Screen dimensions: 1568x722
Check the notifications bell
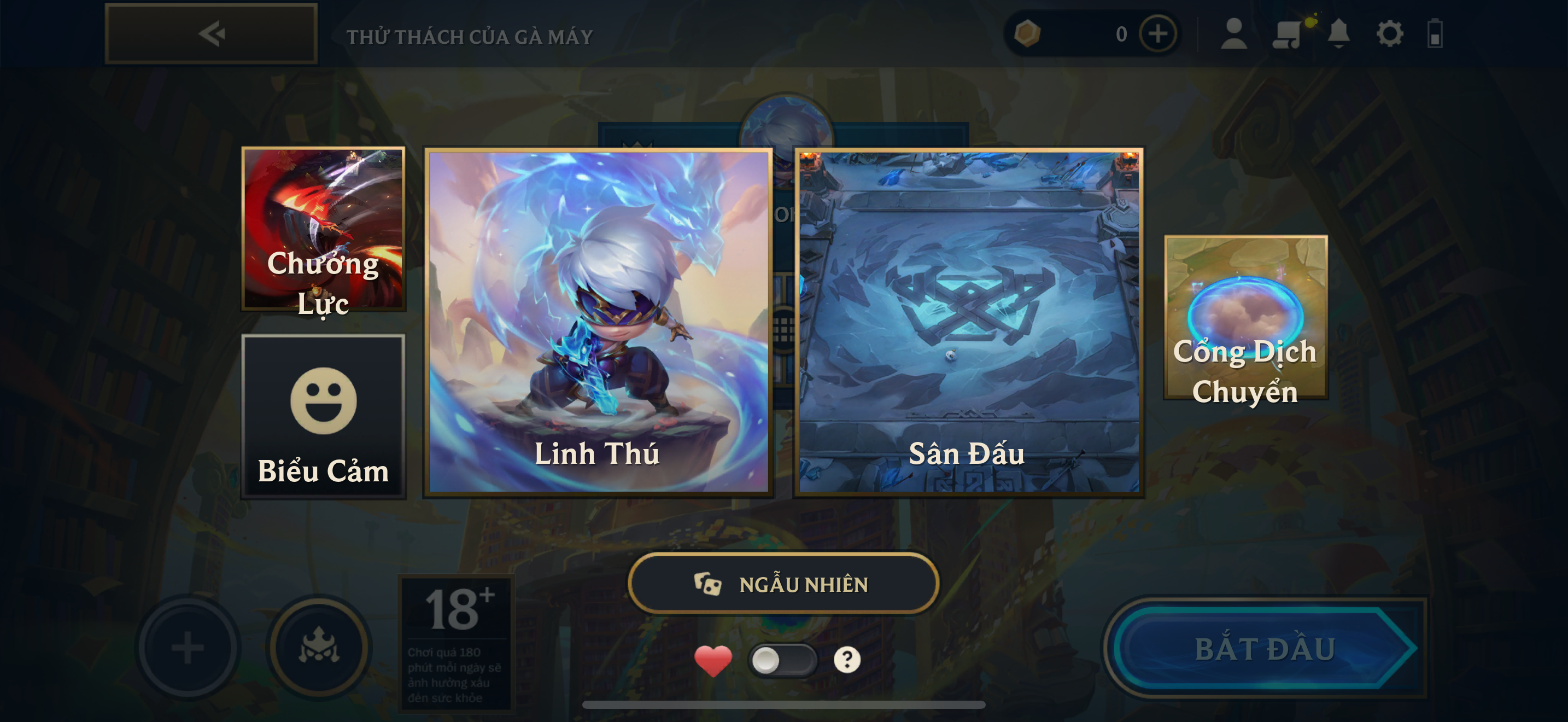click(x=1338, y=33)
